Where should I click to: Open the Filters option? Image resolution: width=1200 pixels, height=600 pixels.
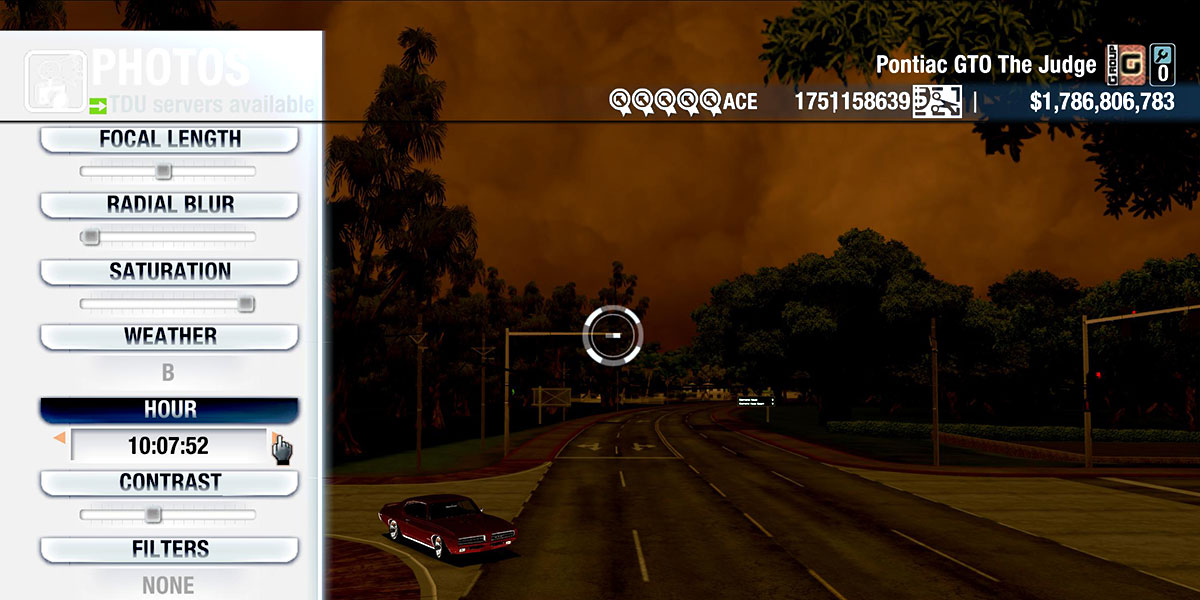click(169, 549)
